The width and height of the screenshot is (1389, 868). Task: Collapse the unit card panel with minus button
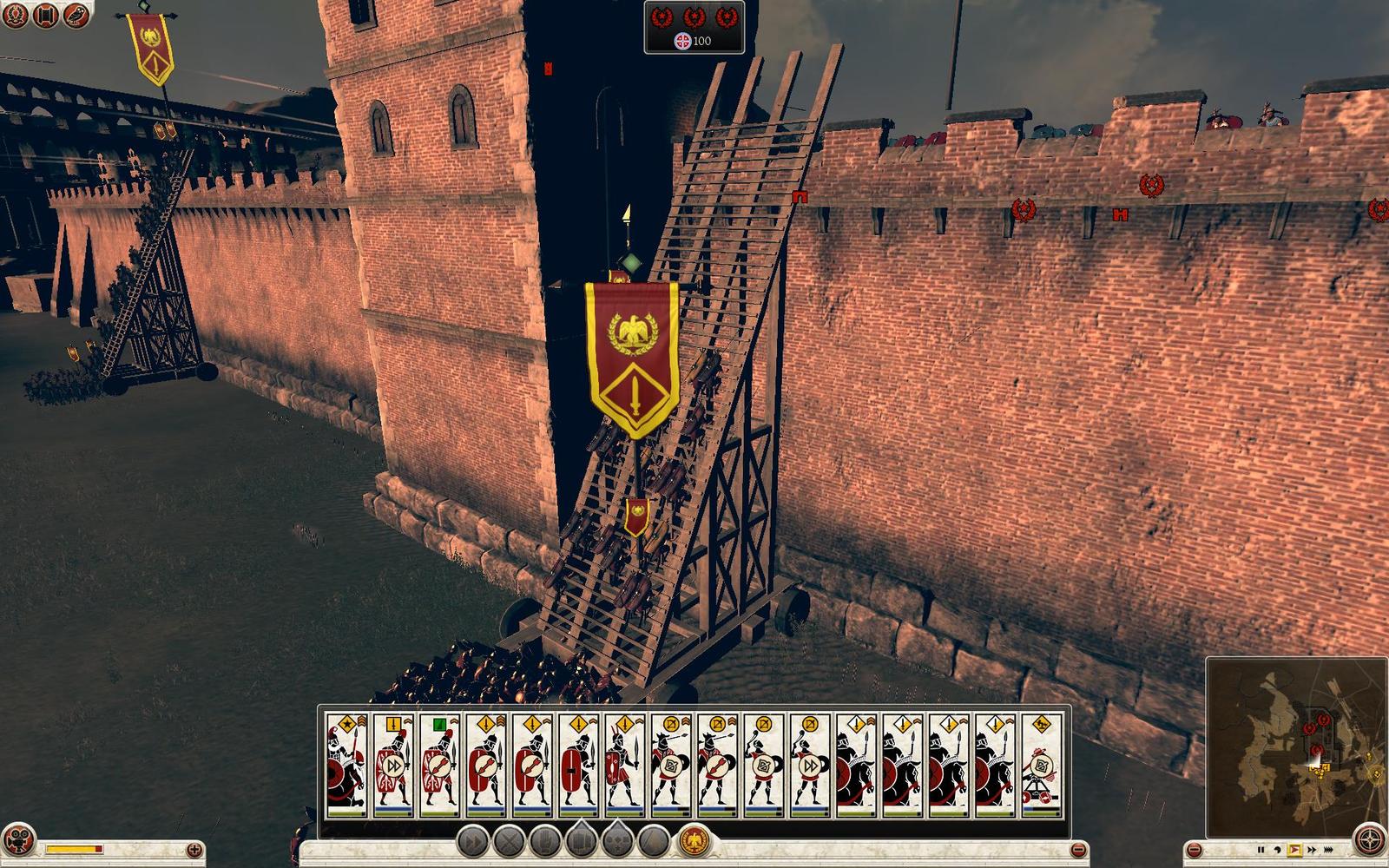(x=1079, y=850)
